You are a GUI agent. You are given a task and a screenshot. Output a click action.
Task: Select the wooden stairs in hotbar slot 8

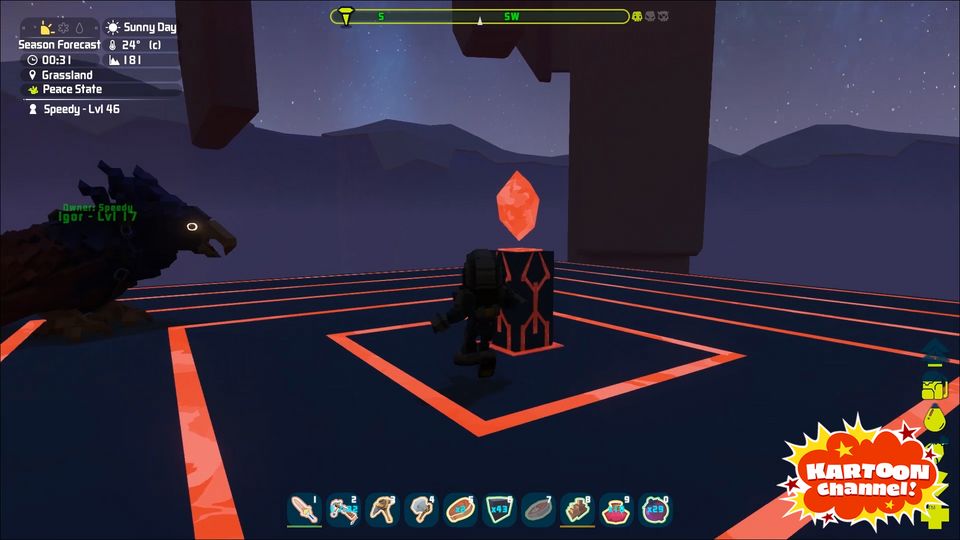coord(577,509)
